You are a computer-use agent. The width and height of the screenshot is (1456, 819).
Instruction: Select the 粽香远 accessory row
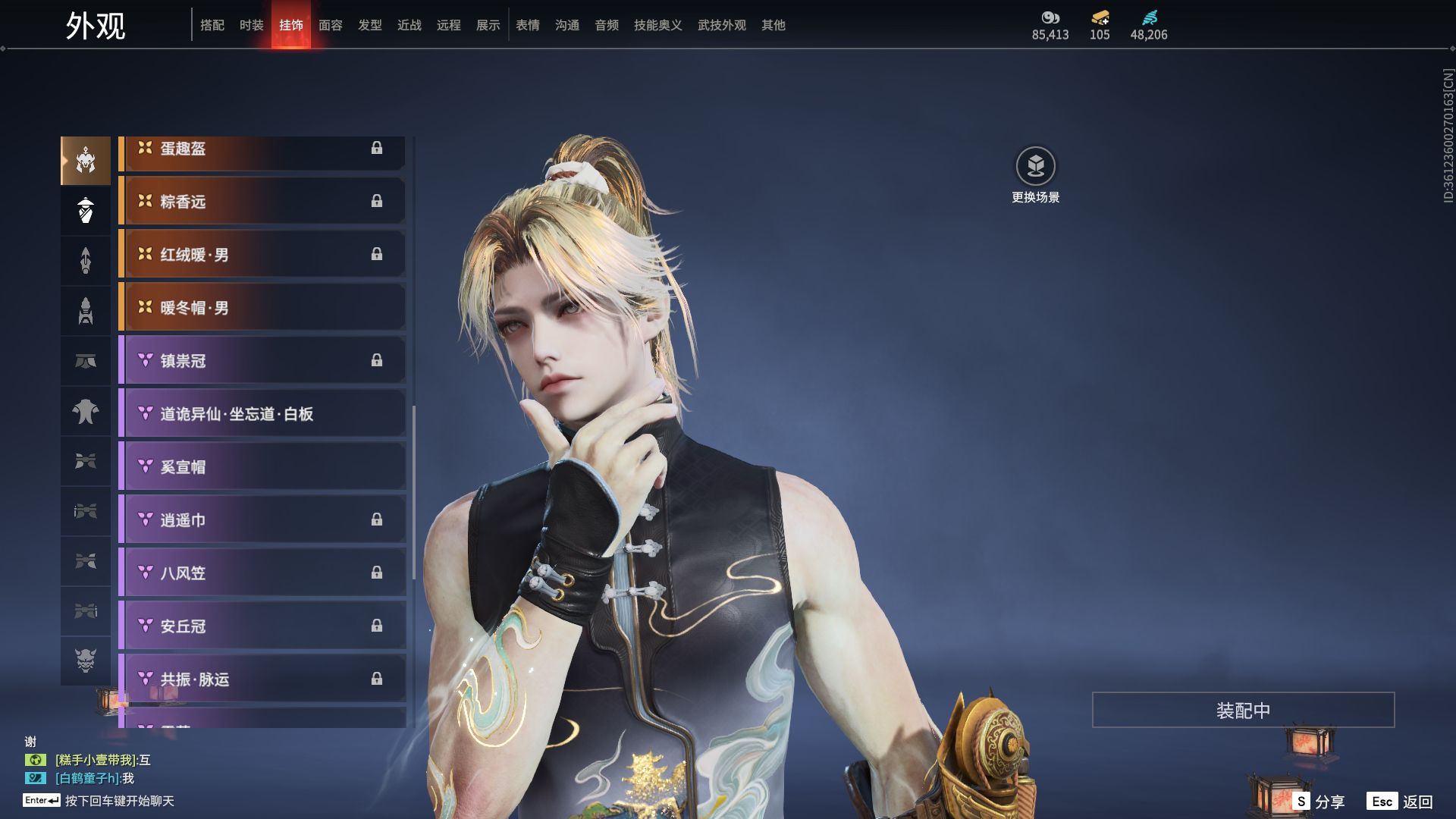[x=262, y=202]
